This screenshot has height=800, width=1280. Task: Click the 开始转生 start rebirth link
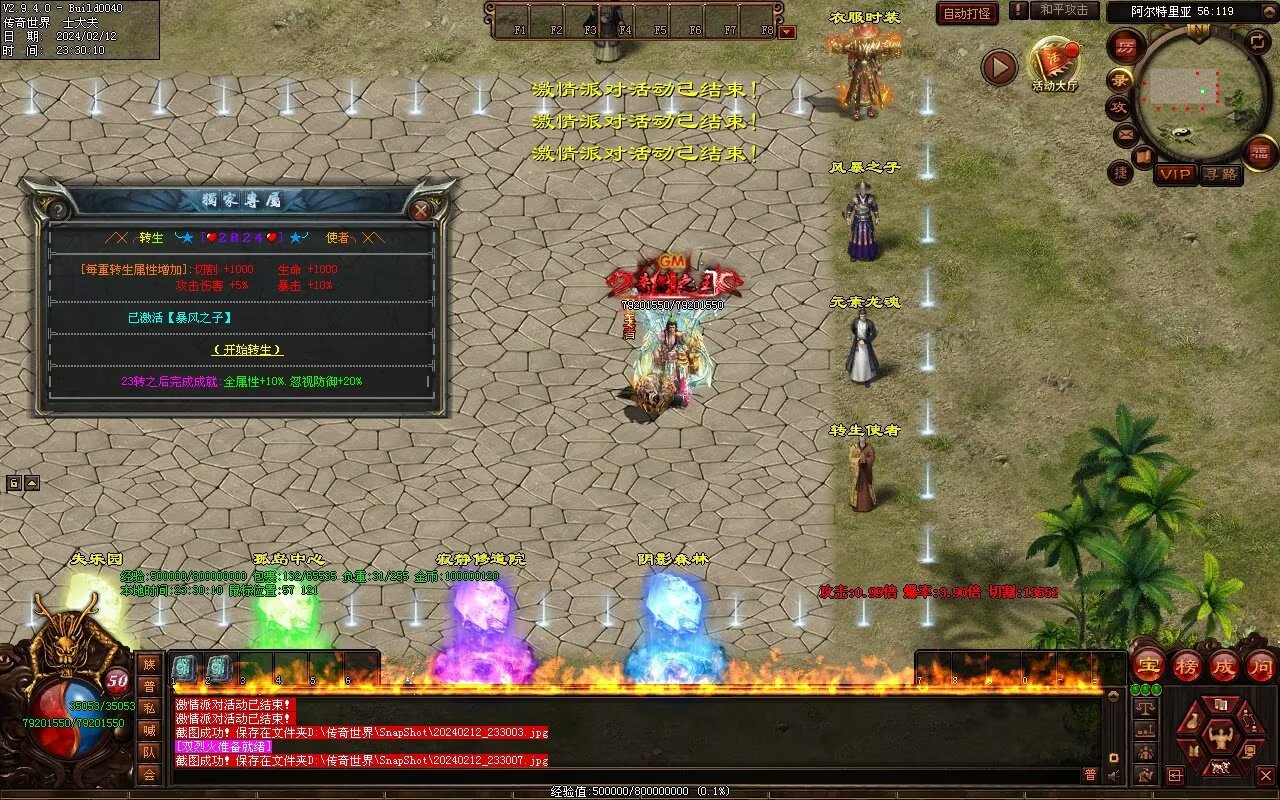pyautogui.click(x=248, y=350)
